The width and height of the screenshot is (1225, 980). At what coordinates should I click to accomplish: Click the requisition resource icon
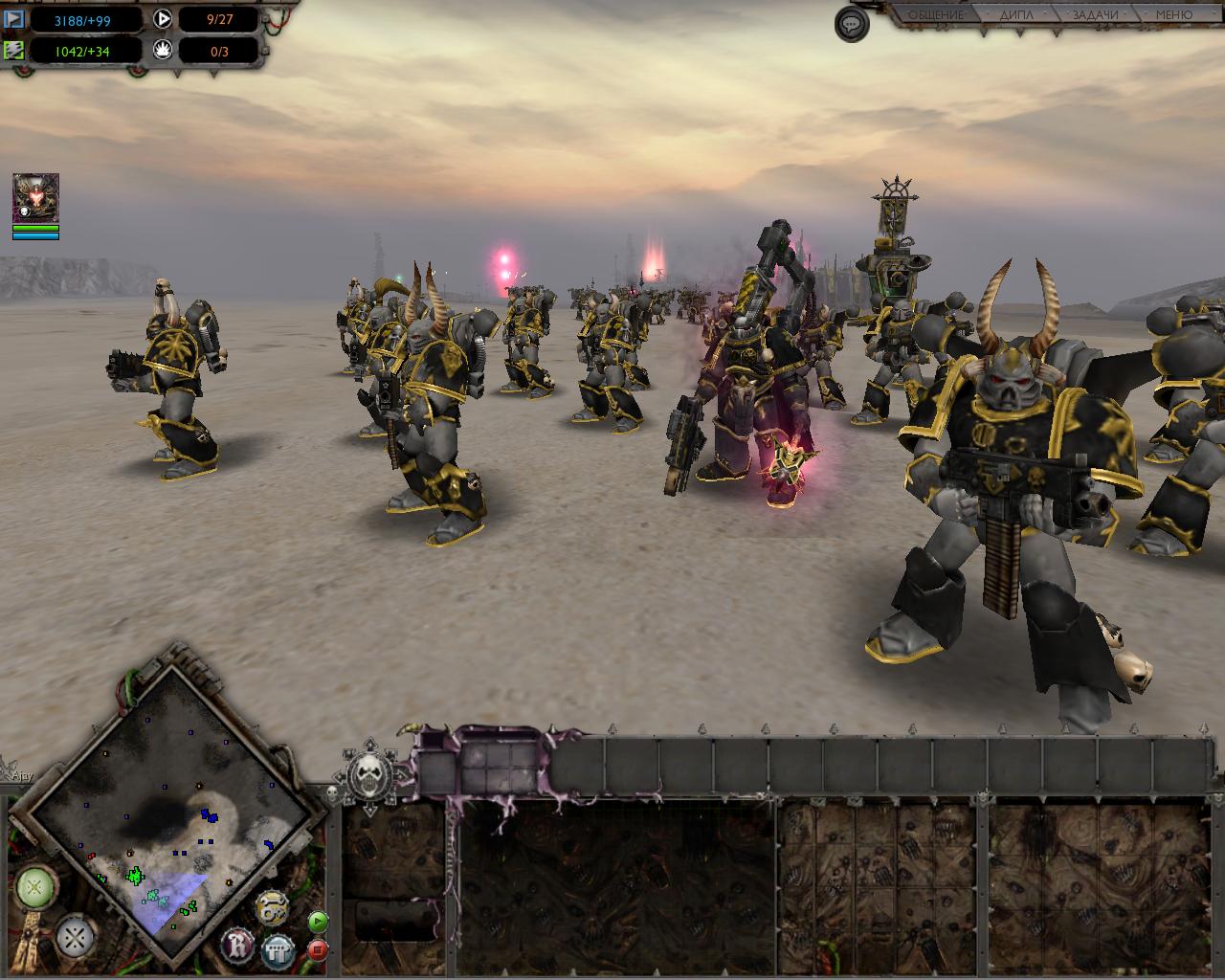click(14, 19)
